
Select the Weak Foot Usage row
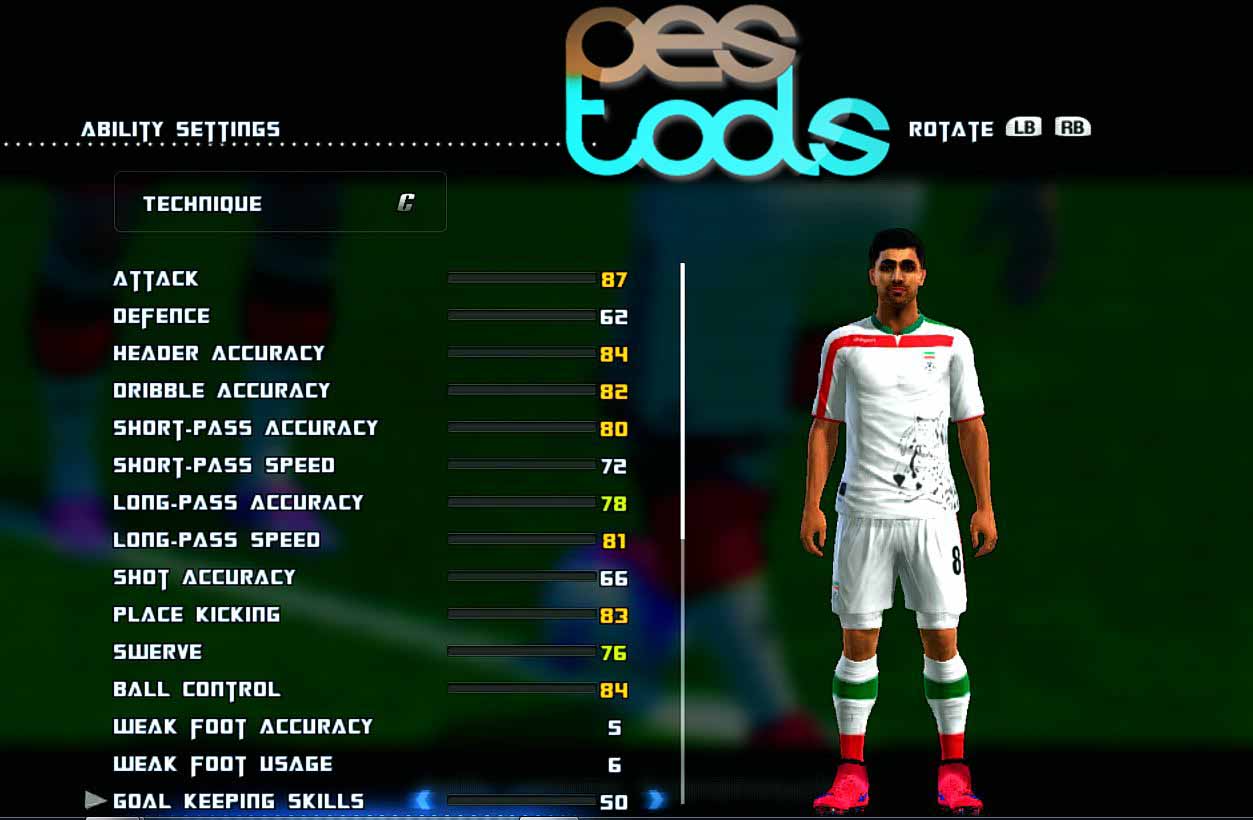coord(223,765)
